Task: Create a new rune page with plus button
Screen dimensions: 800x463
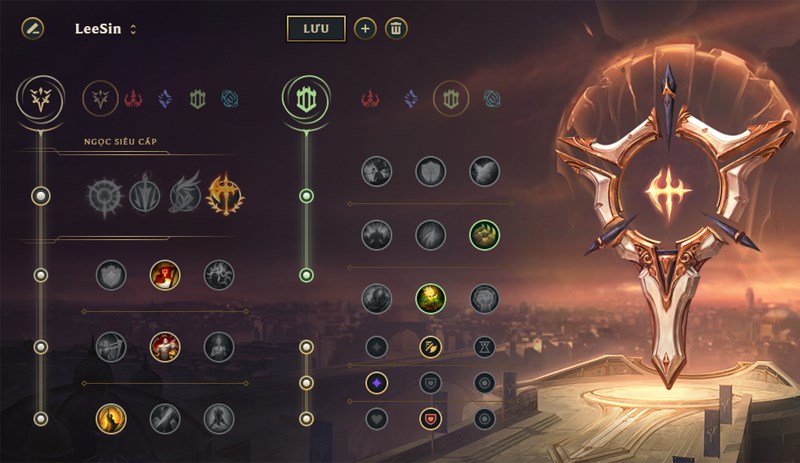Action: (365, 28)
